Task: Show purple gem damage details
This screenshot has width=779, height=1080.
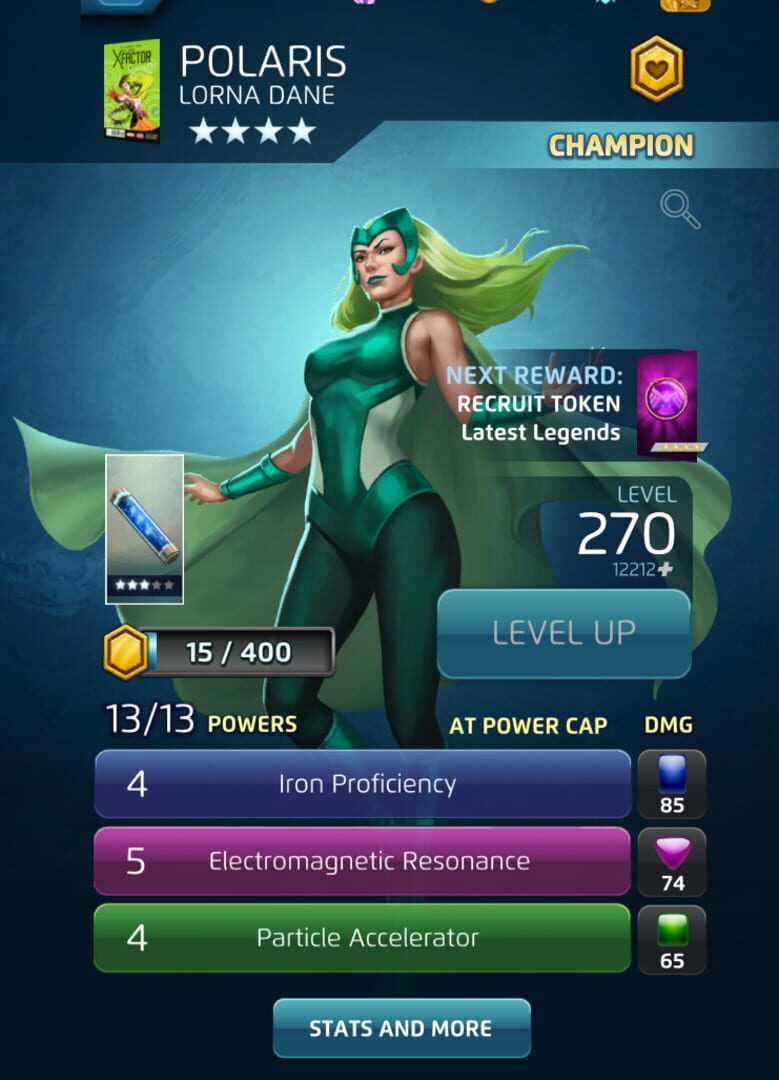Action: 672,861
